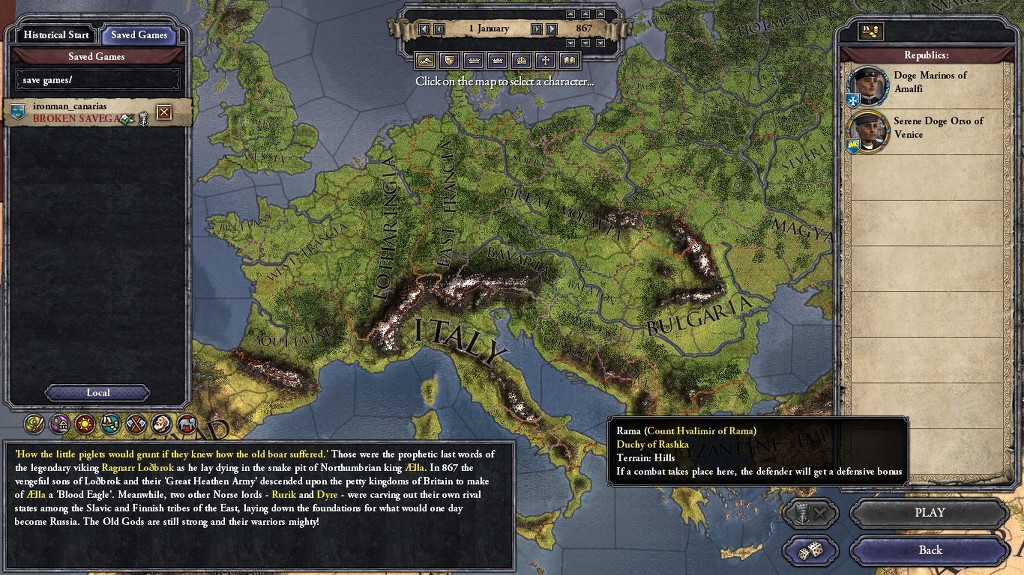Delete the ironman_canarias save with the X
The width and height of the screenshot is (1024, 575).
pos(164,112)
